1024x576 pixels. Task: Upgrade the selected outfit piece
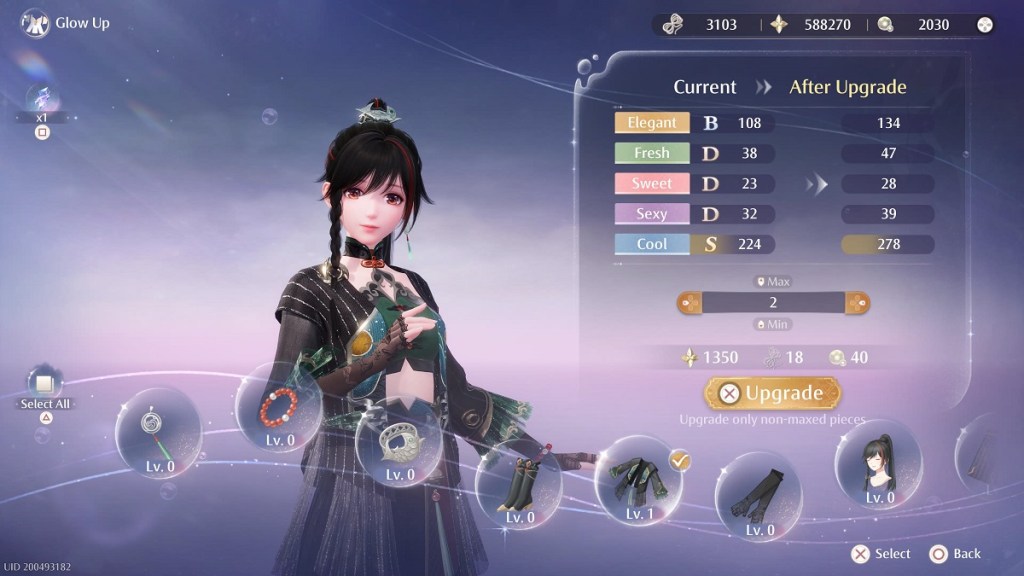[x=772, y=393]
